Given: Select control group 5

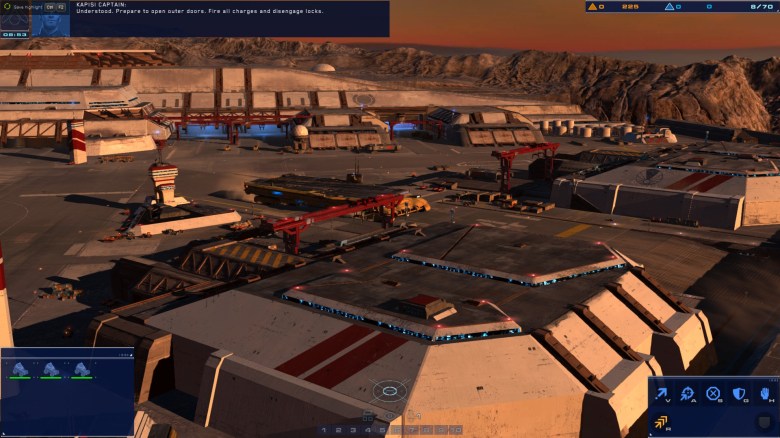Looking at the screenshot, I should [x=383, y=430].
